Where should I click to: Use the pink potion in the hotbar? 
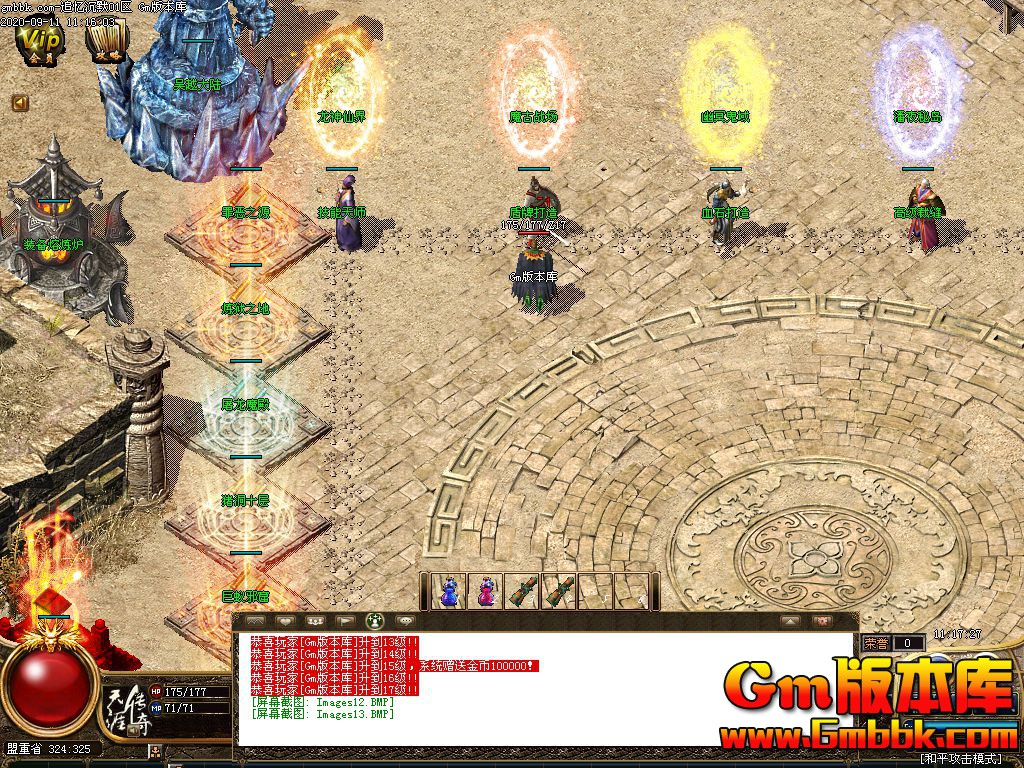click(x=486, y=591)
